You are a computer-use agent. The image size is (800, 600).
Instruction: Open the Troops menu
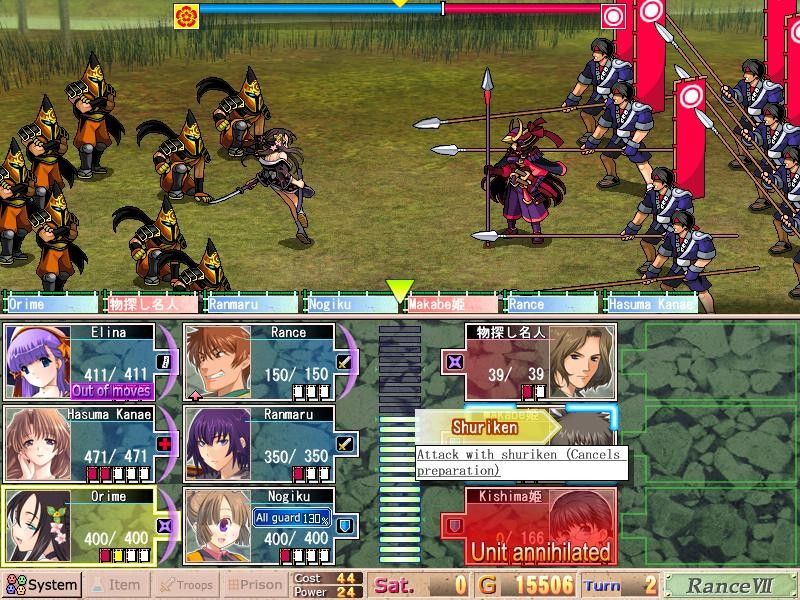pos(186,585)
